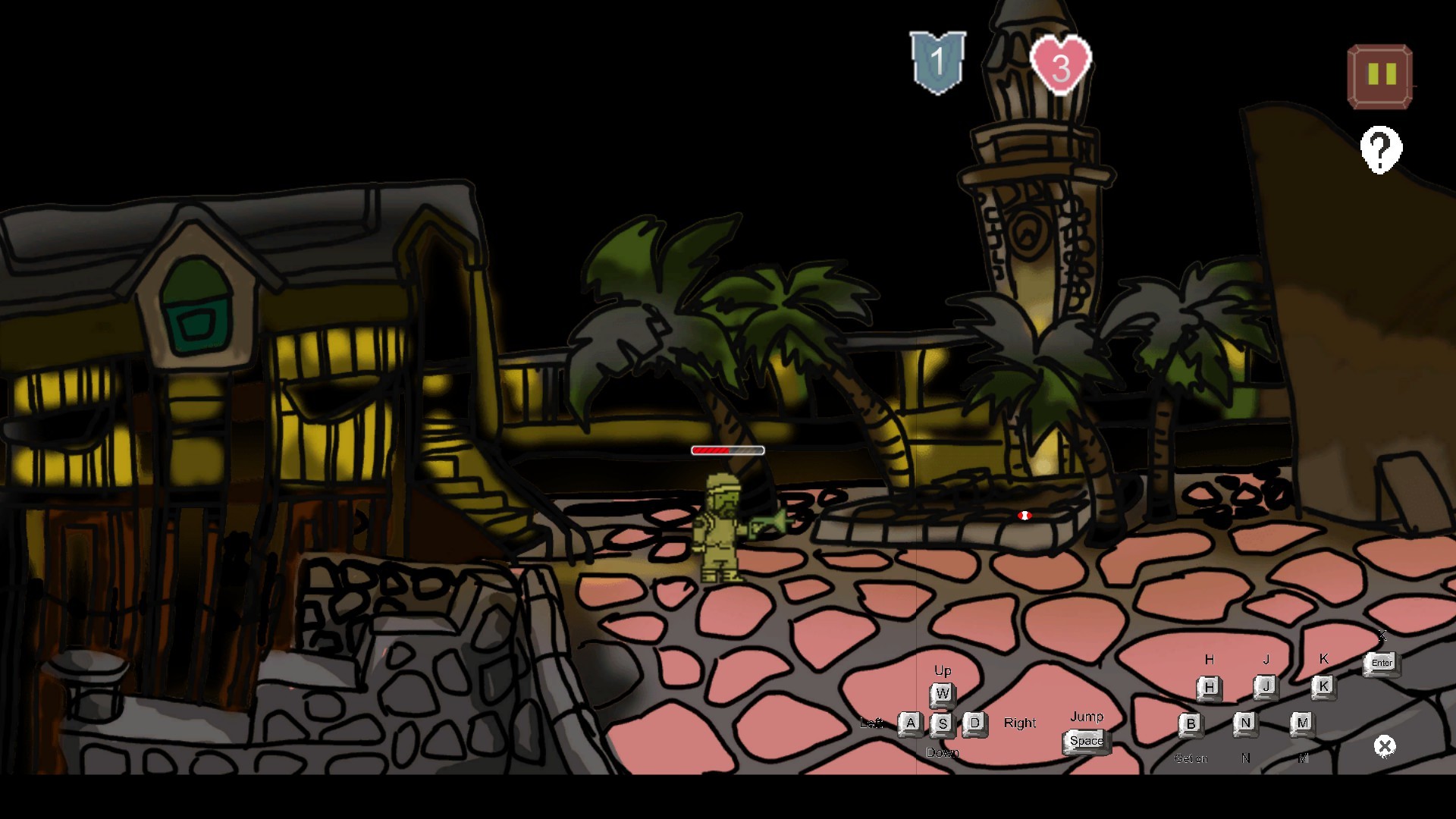Tap the on-screen N key
This screenshot has width=1456, height=819.
click(x=1246, y=723)
